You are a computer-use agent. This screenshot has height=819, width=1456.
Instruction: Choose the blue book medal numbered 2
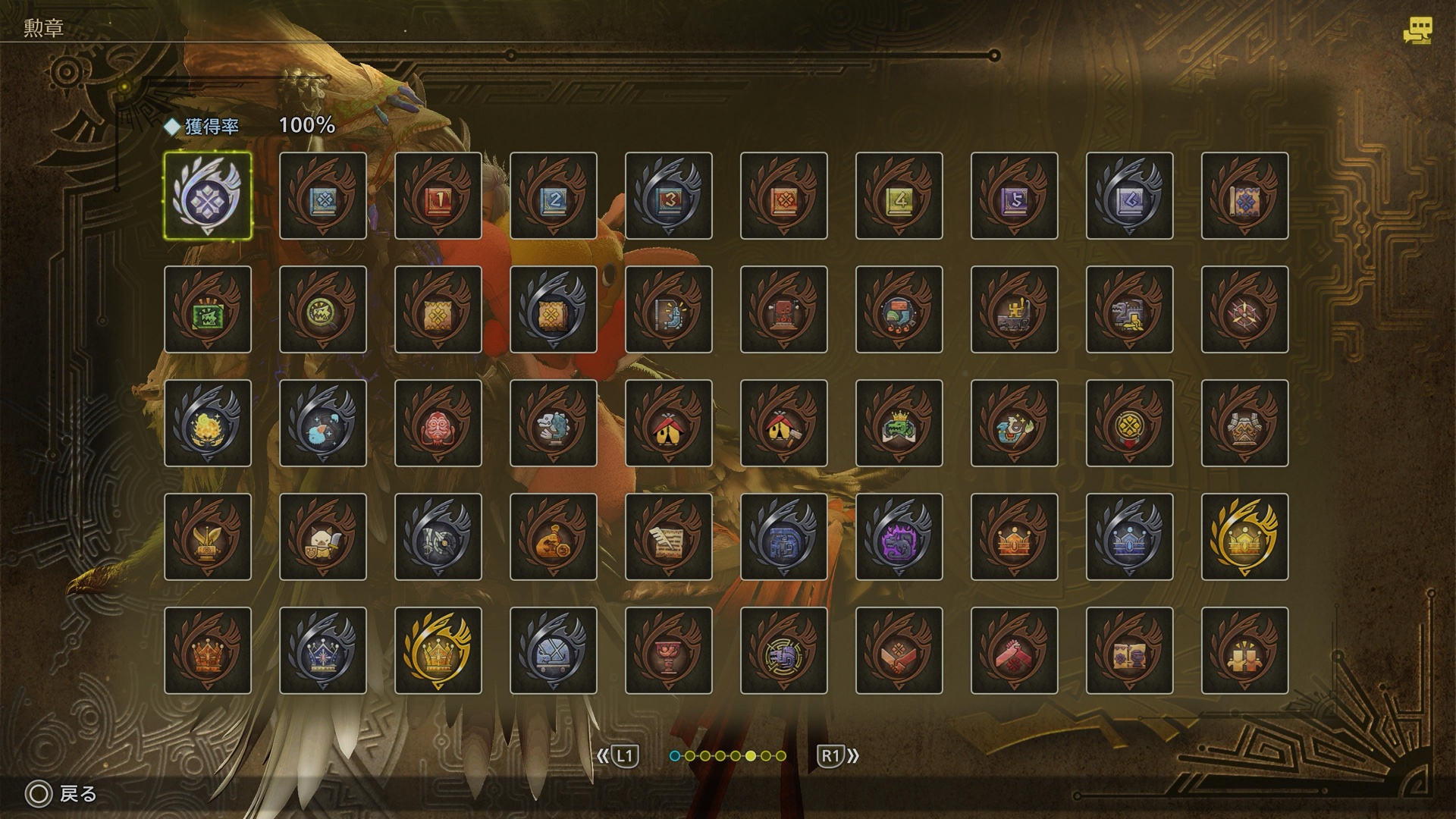pyautogui.click(x=554, y=196)
